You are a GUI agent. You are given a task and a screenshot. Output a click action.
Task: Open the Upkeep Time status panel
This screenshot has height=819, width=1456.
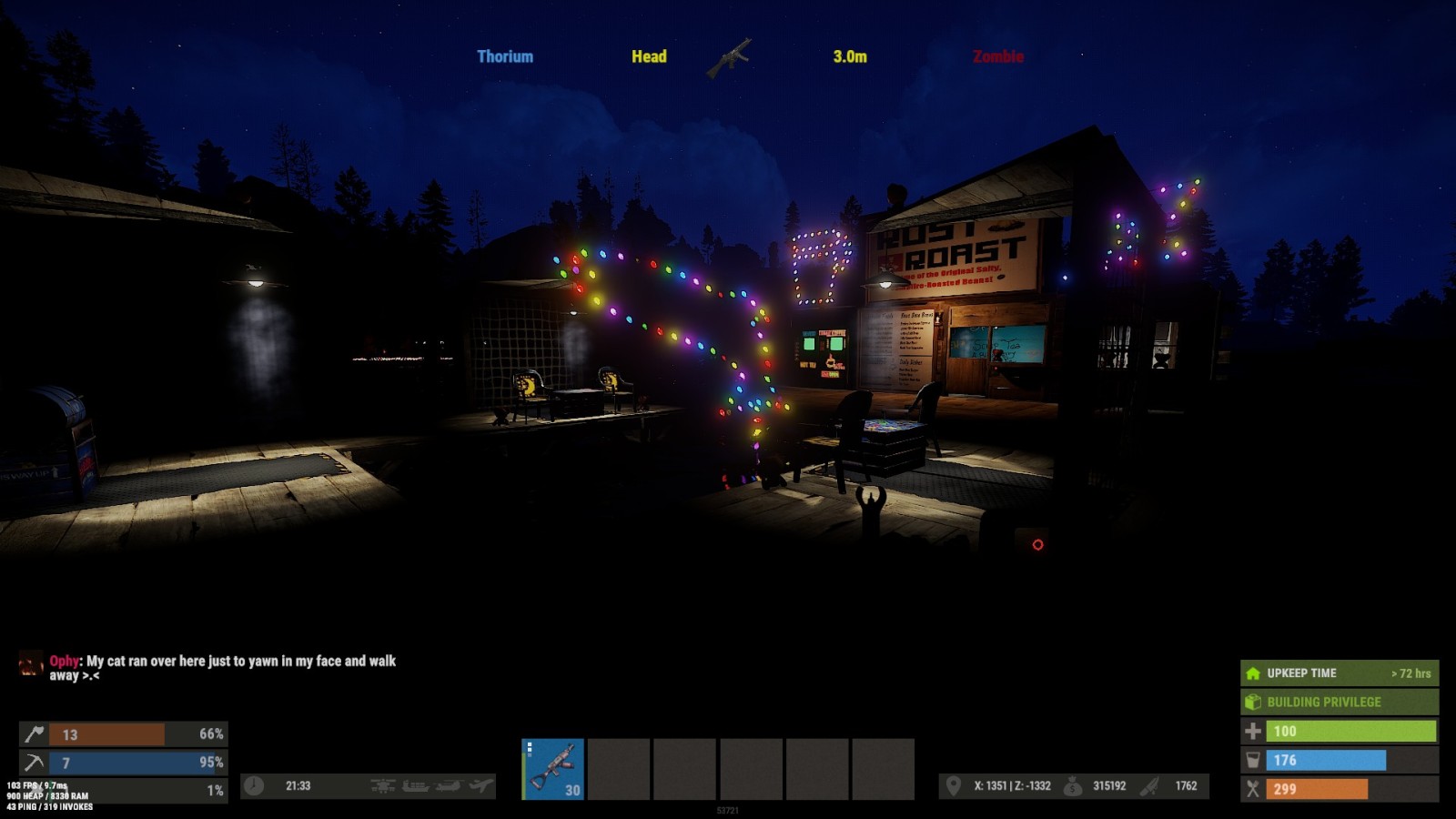click(1339, 673)
